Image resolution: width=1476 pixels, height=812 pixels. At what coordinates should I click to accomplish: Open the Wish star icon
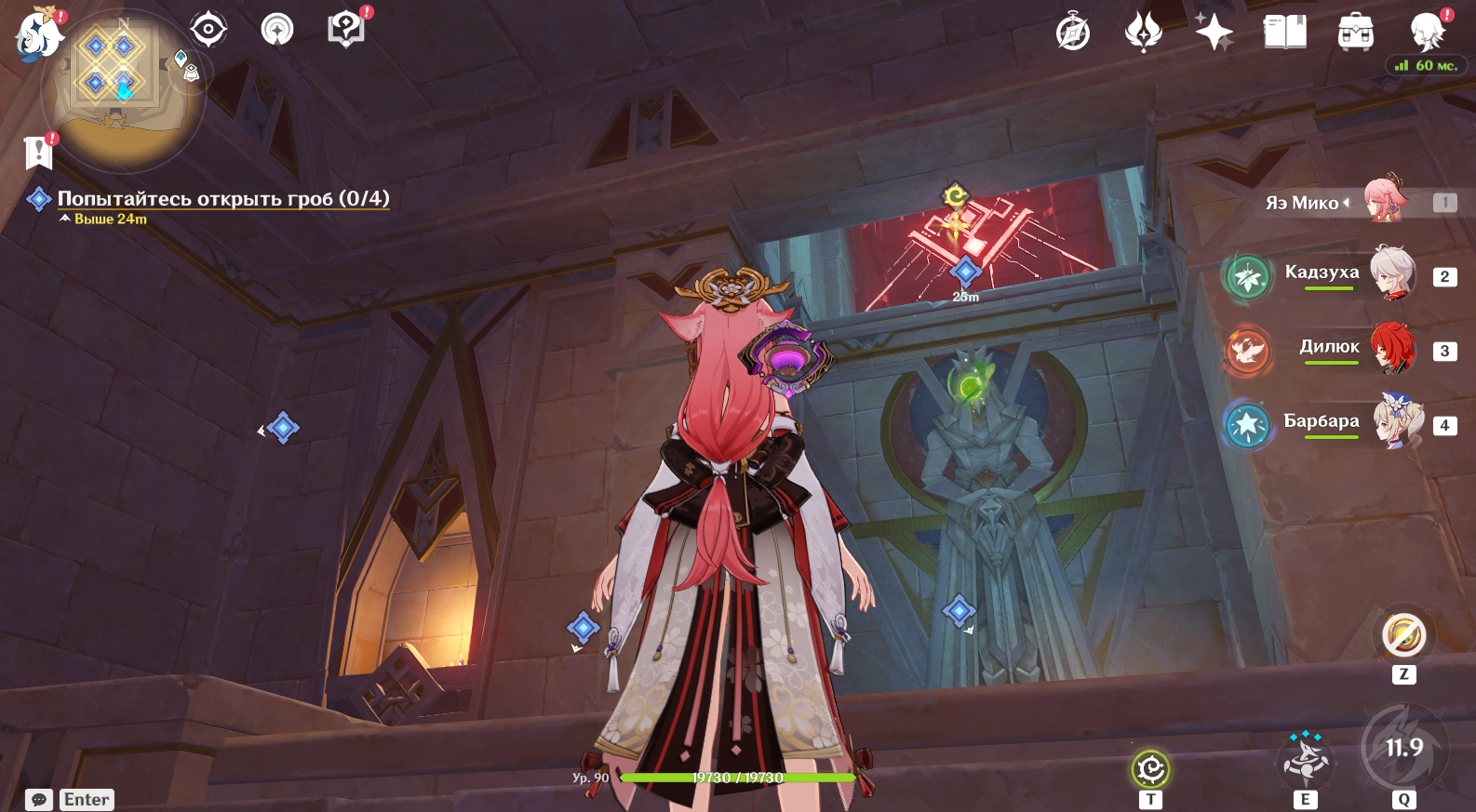1214,33
